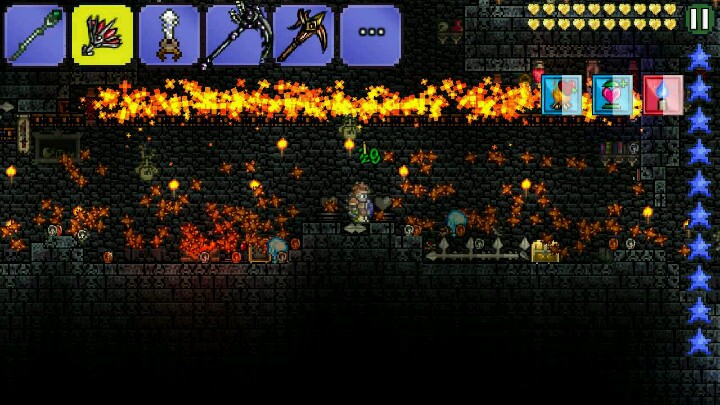Select the golden pickaxe hotbar slot
The height and width of the screenshot is (405, 720).
(303, 35)
